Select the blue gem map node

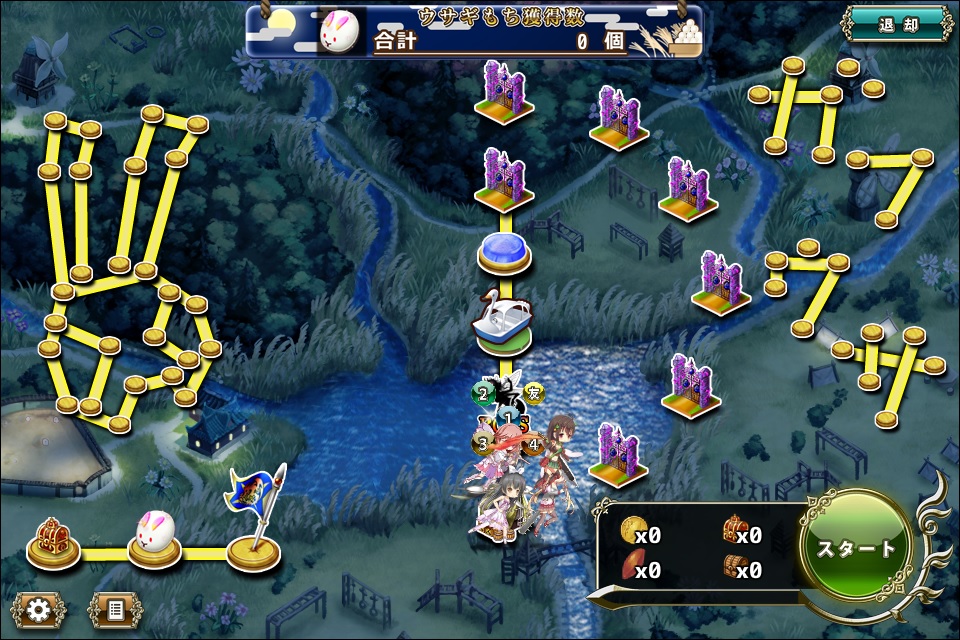[502, 251]
